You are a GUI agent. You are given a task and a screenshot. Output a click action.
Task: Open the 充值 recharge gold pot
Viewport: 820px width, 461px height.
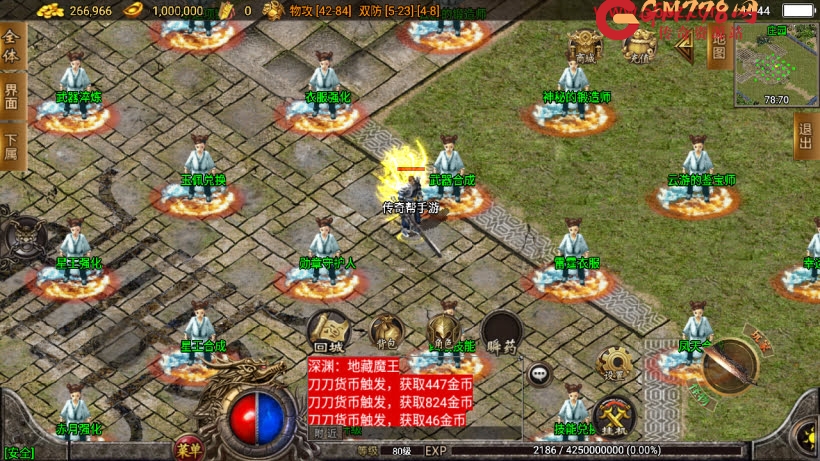tap(639, 46)
